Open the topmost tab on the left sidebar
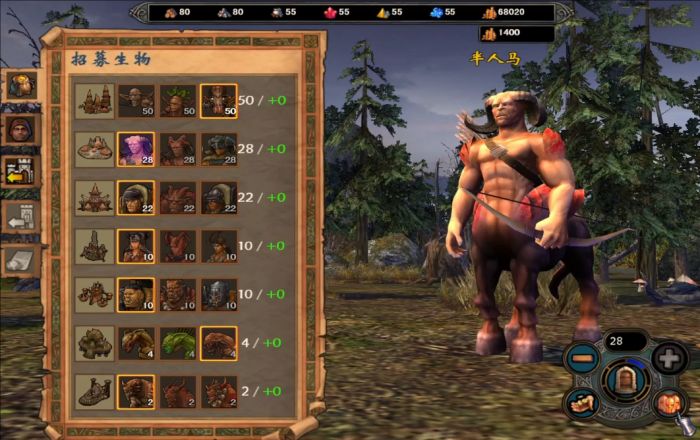This screenshot has height=440, width=700. pos(20,85)
